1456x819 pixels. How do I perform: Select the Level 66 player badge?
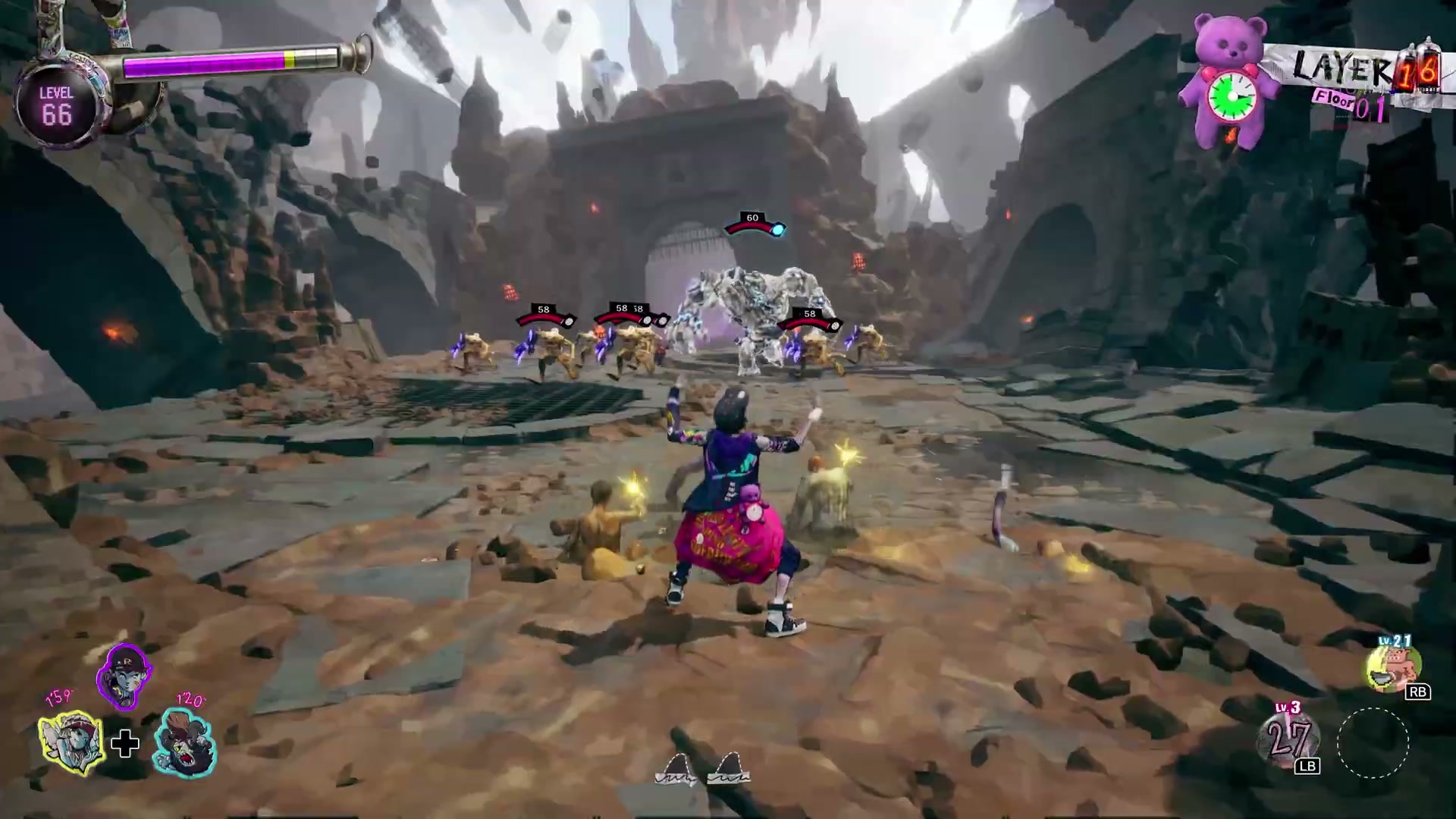pyautogui.click(x=57, y=106)
